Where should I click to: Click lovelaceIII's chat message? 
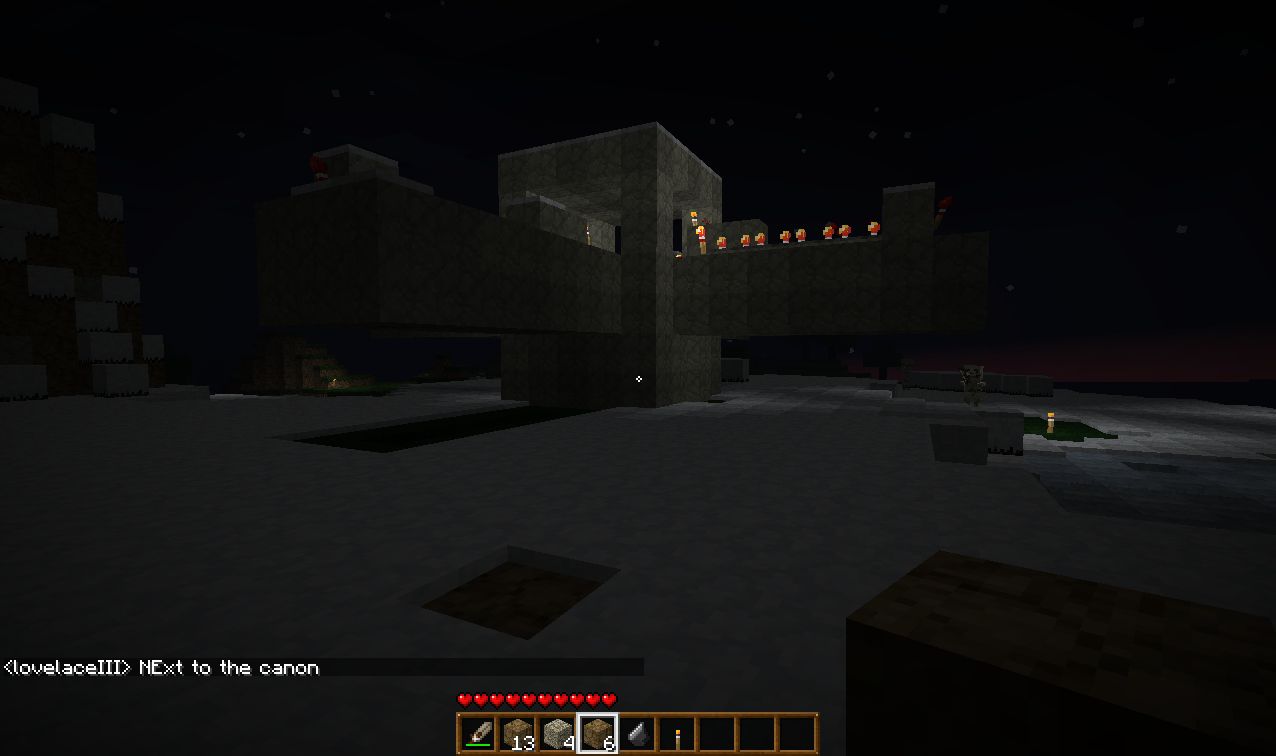tap(162, 667)
